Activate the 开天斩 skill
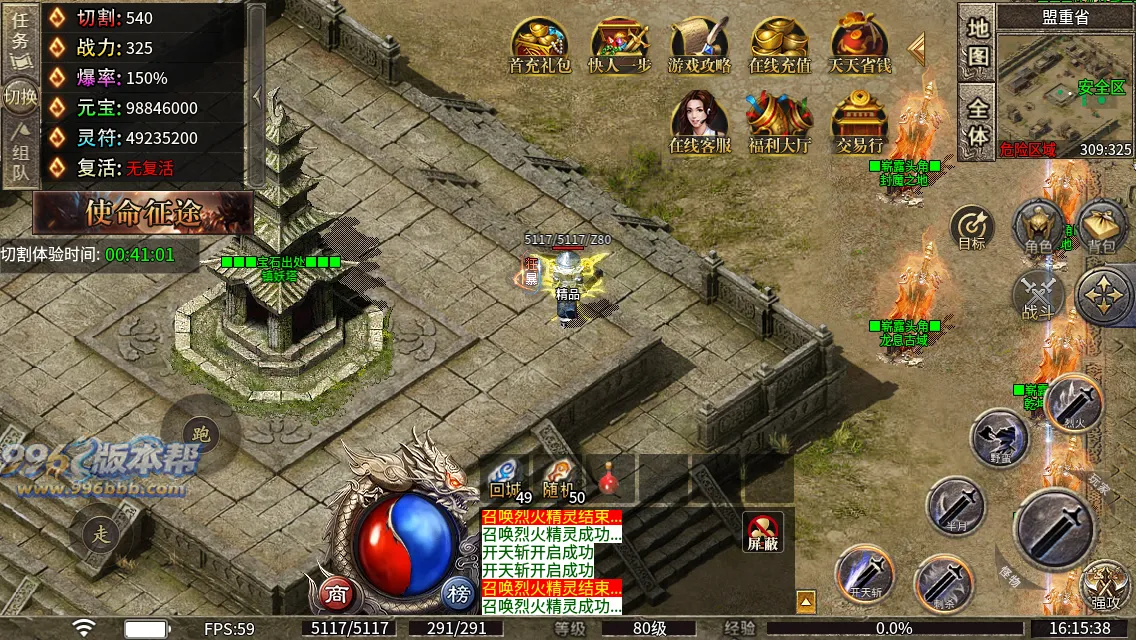The image size is (1136, 640). pyautogui.click(x=864, y=574)
